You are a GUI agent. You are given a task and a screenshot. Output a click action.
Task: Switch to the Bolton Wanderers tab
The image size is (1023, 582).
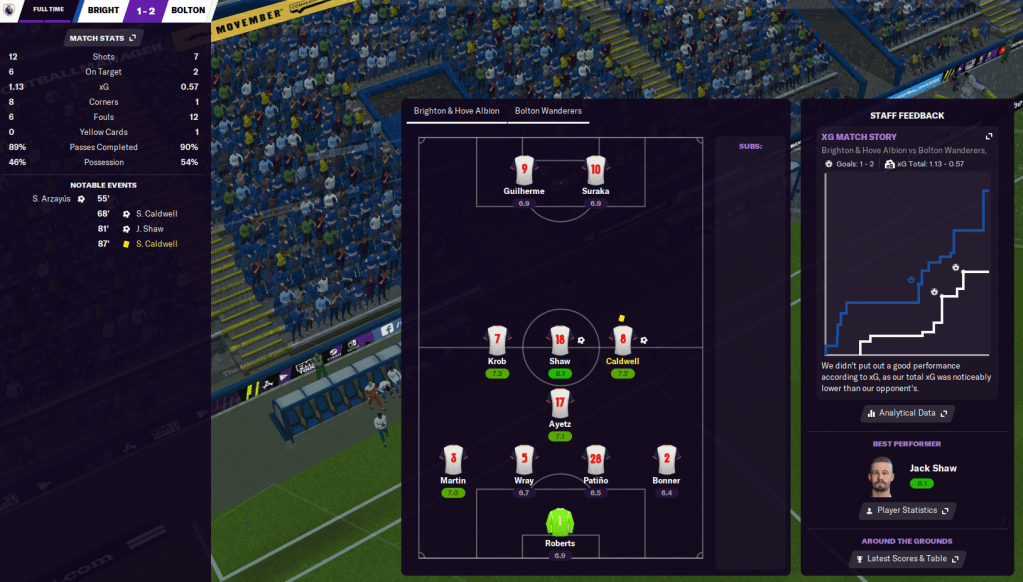pyautogui.click(x=548, y=111)
